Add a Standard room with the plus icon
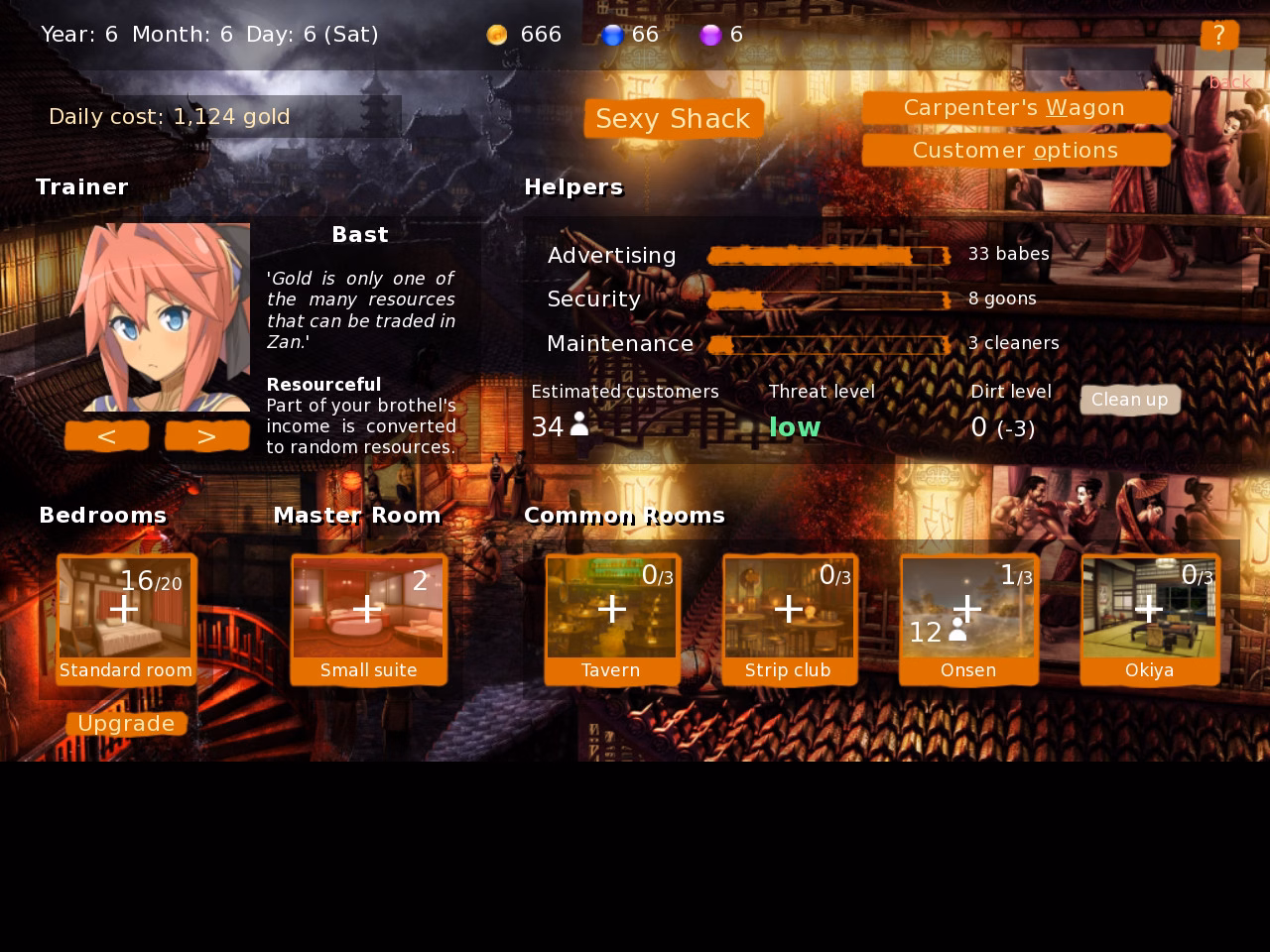This screenshot has width=1270, height=952. (124, 609)
